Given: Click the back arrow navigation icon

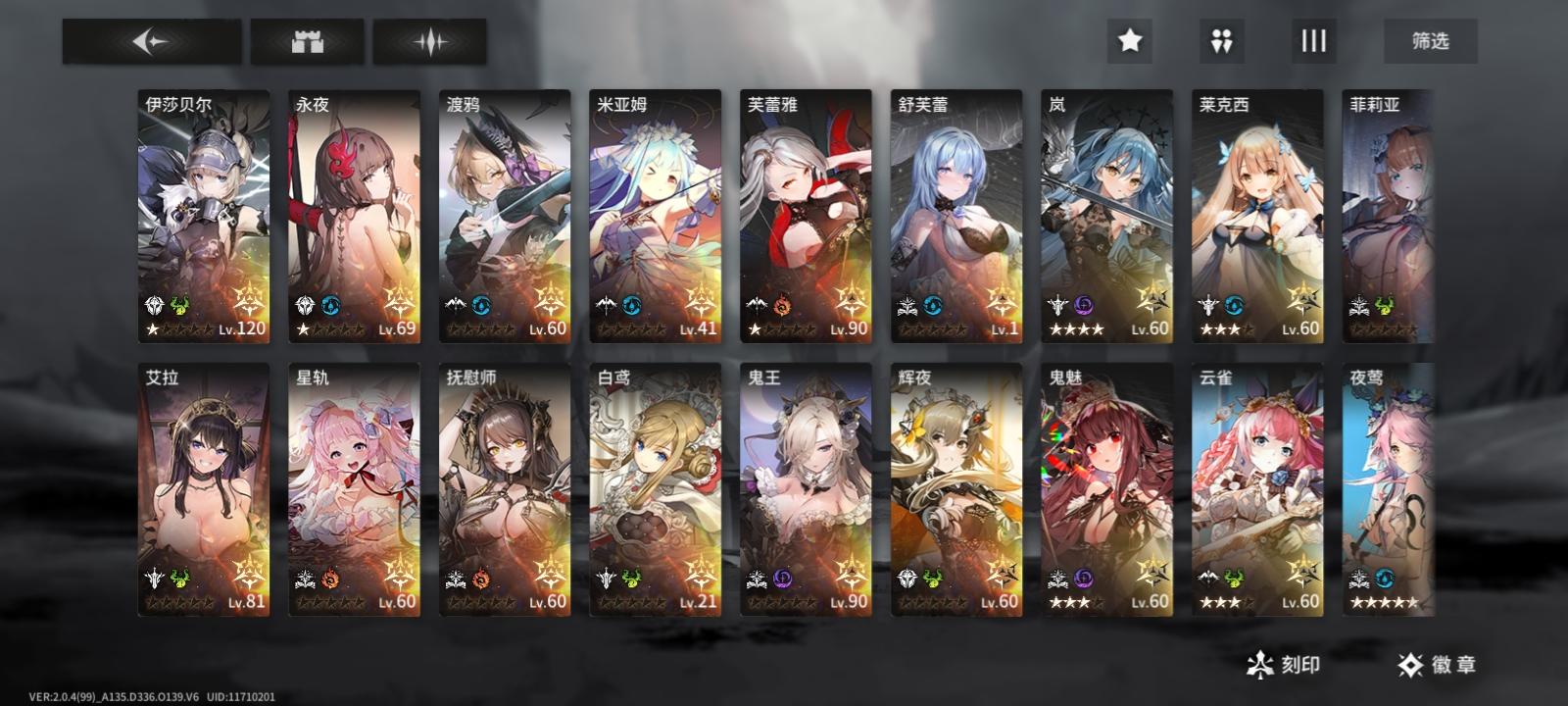Looking at the screenshot, I should [150, 41].
